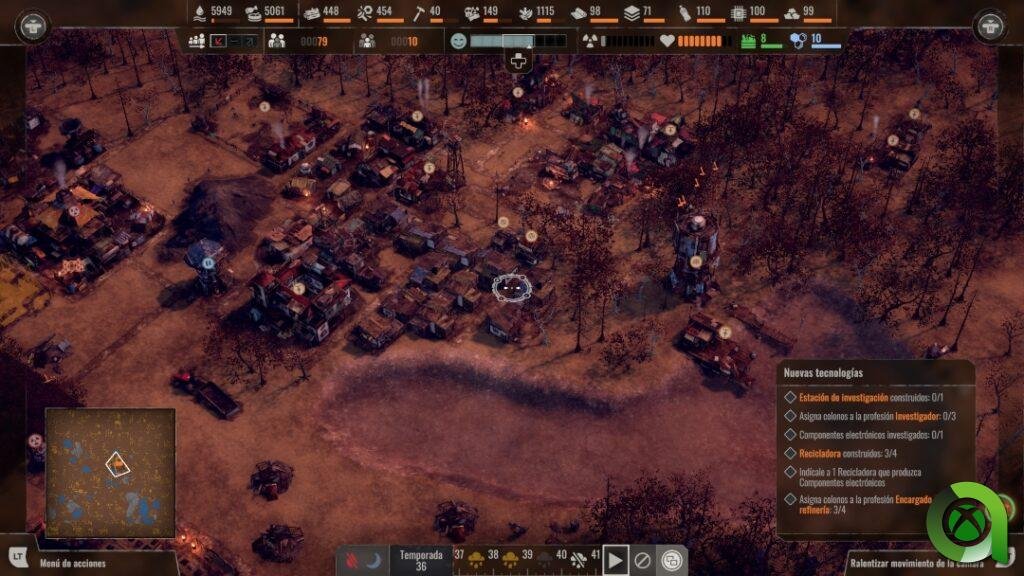Open the round top-left corner button
This screenshot has height=576, width=1024.
[x=32, y=26]
